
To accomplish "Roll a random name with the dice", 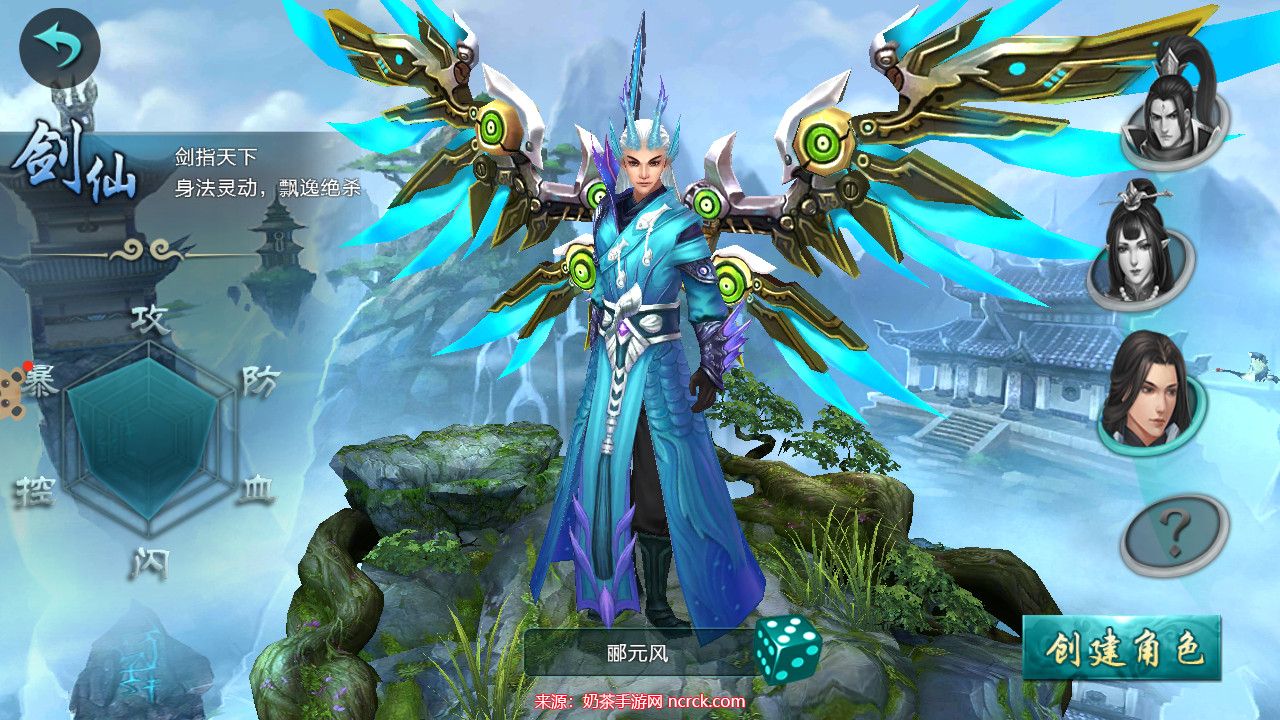I will click(x=787, y=650).
